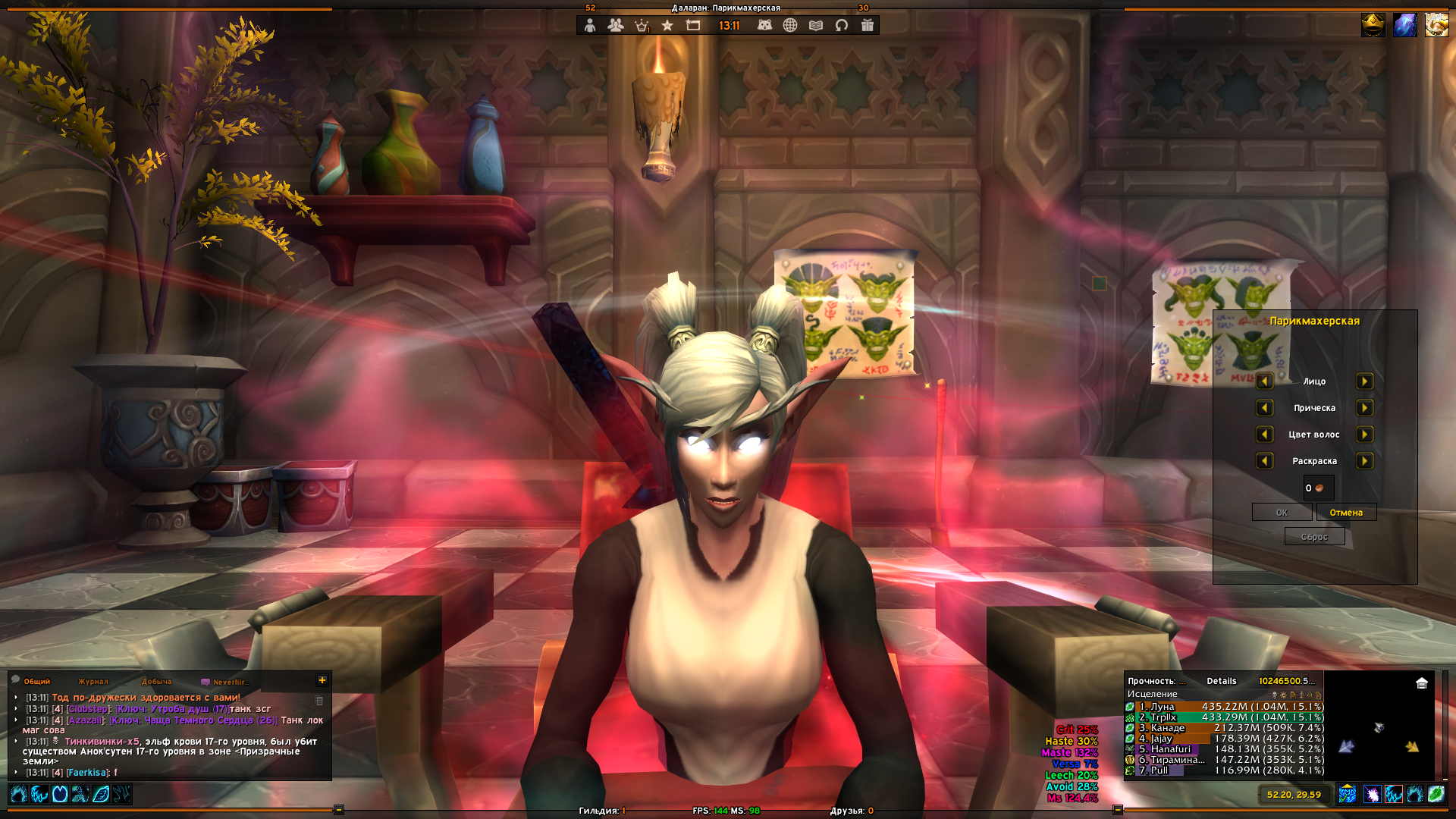Open the Общий chat tab
The width and height of the screenshot is (1456, 819).
[36, 682]
